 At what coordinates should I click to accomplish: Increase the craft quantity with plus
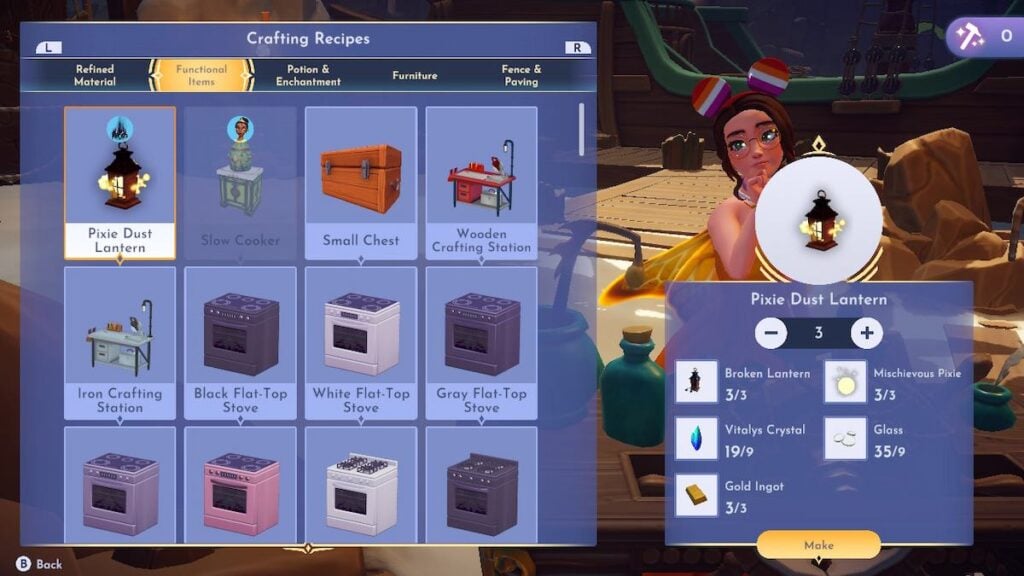[866, 333]
